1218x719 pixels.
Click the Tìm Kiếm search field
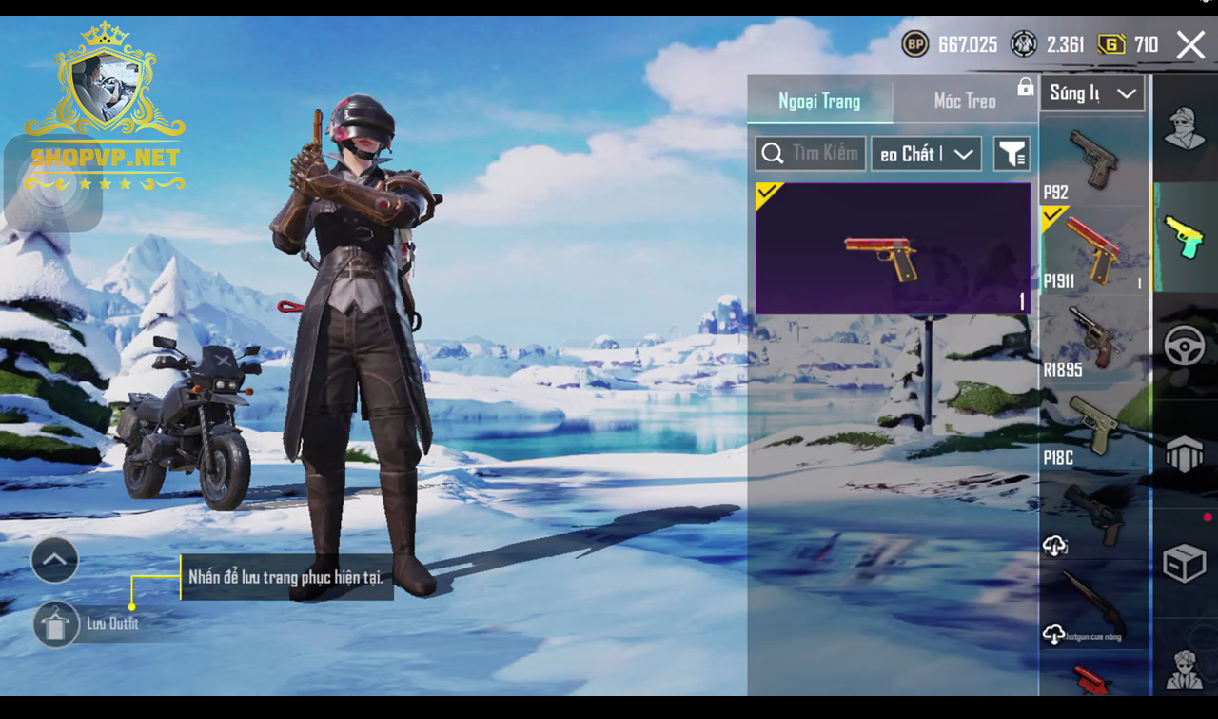[x=811, y=154]
